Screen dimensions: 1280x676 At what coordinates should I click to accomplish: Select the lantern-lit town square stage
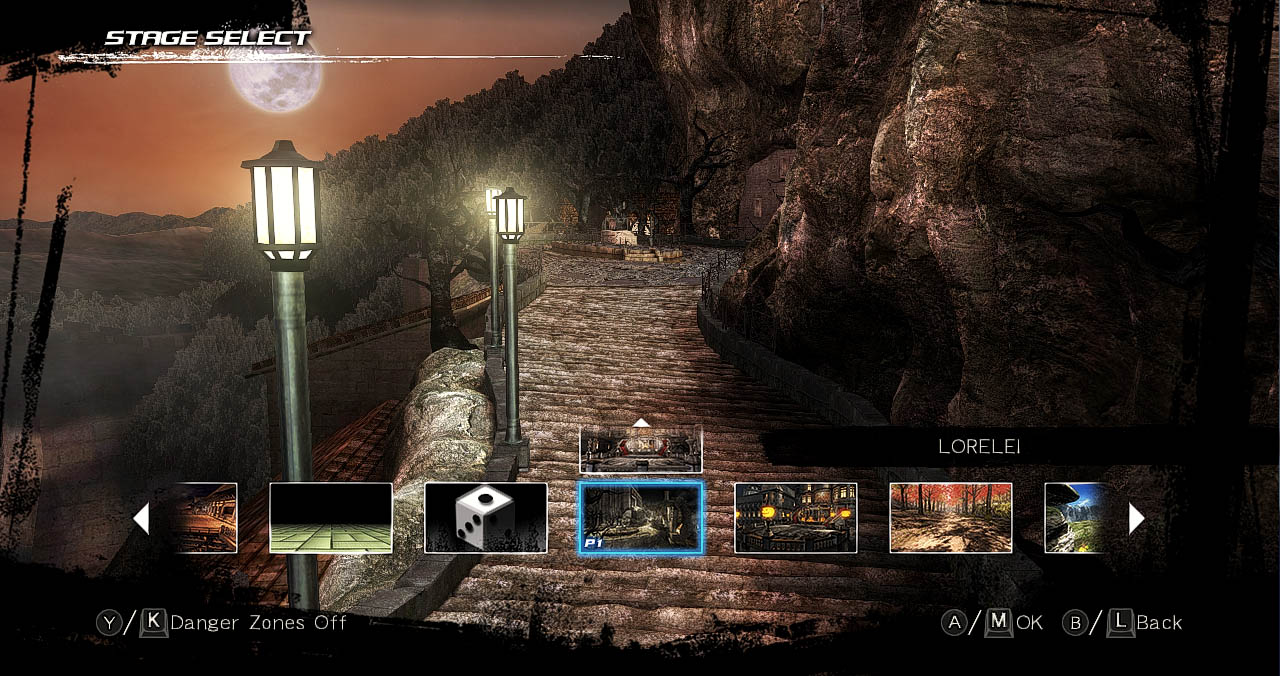tap(796, 517)
